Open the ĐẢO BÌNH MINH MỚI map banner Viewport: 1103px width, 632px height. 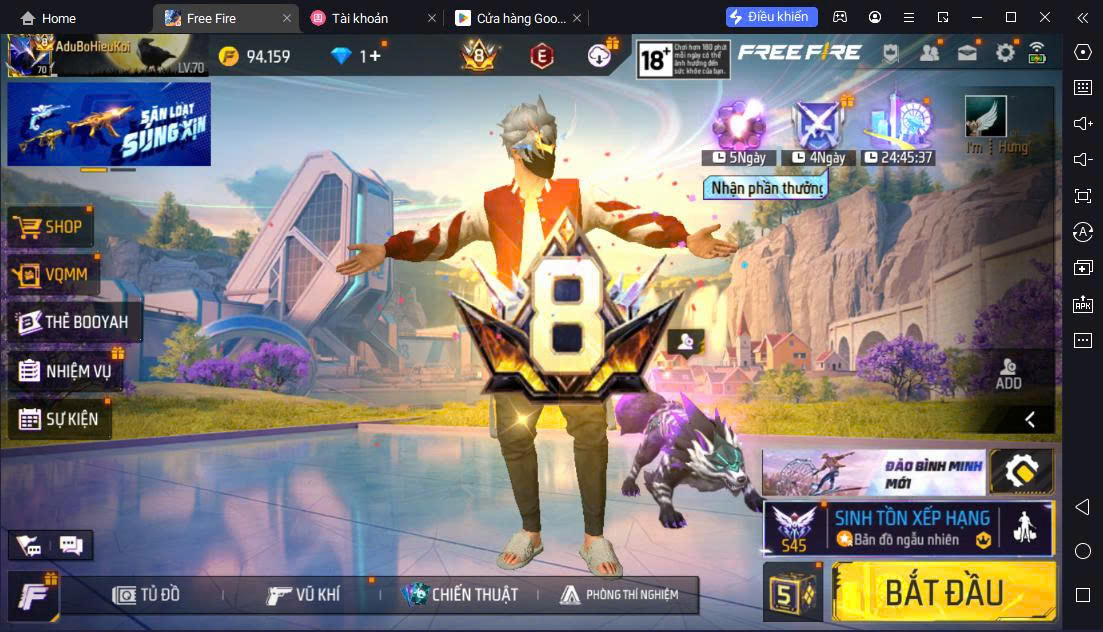click(x=874, y=472)
